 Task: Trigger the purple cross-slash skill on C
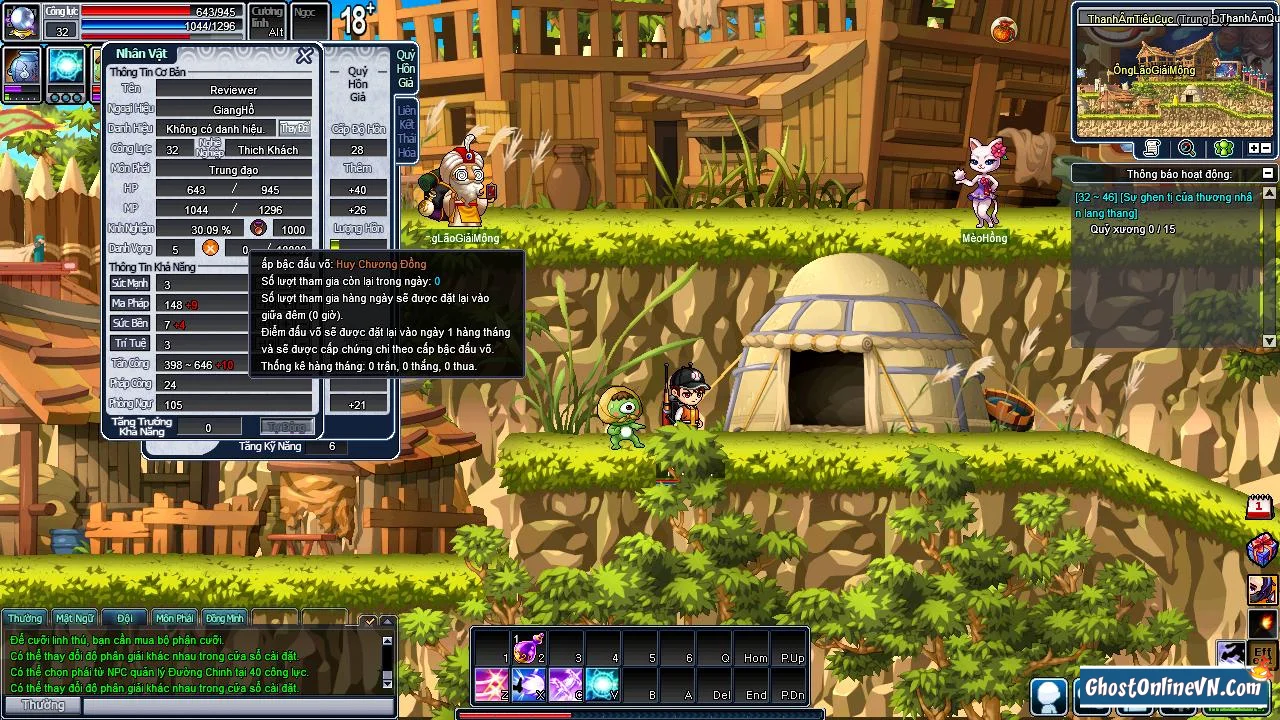(x=564, y=685)
